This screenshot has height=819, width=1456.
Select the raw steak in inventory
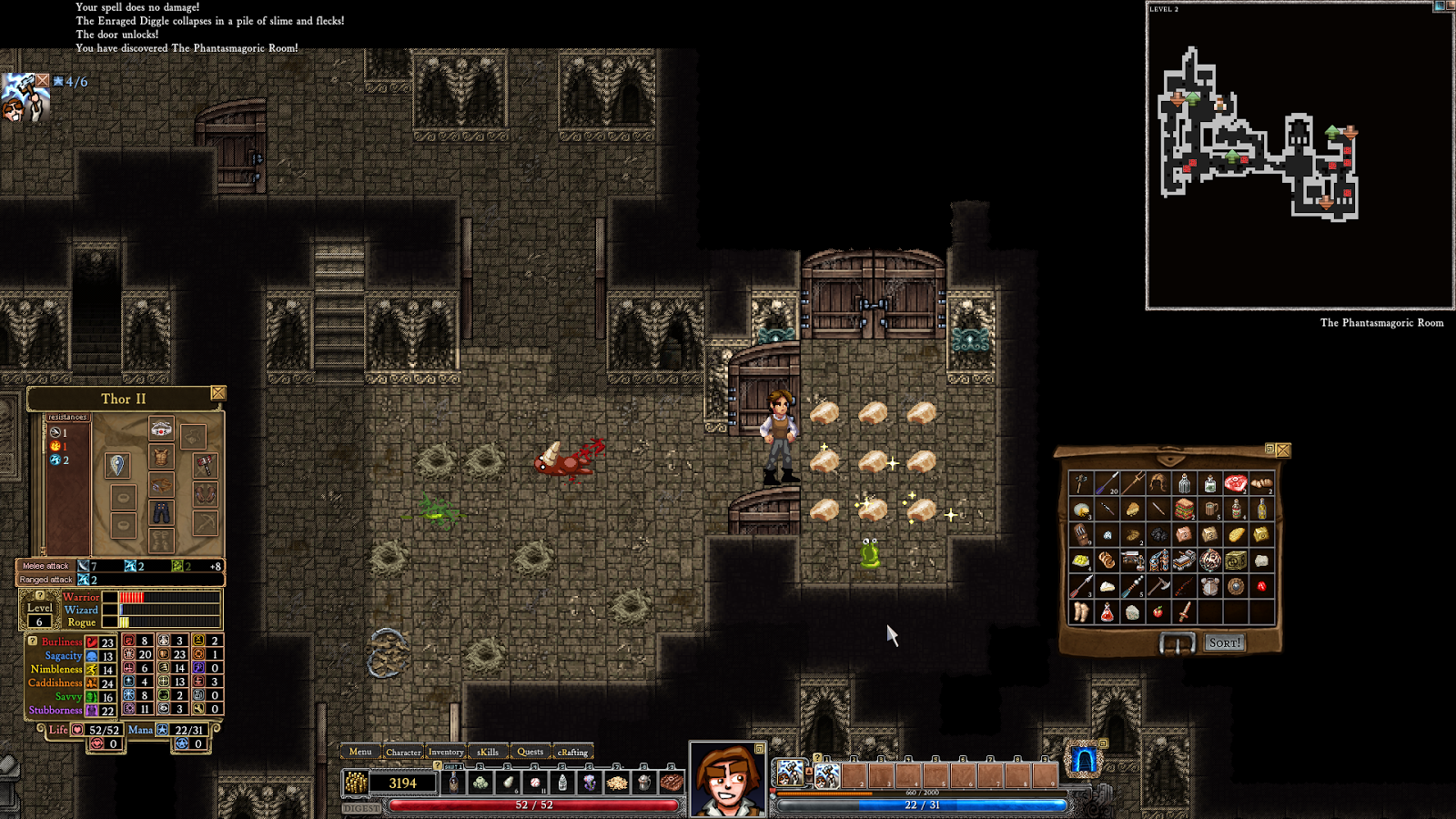click(1235, 483)
